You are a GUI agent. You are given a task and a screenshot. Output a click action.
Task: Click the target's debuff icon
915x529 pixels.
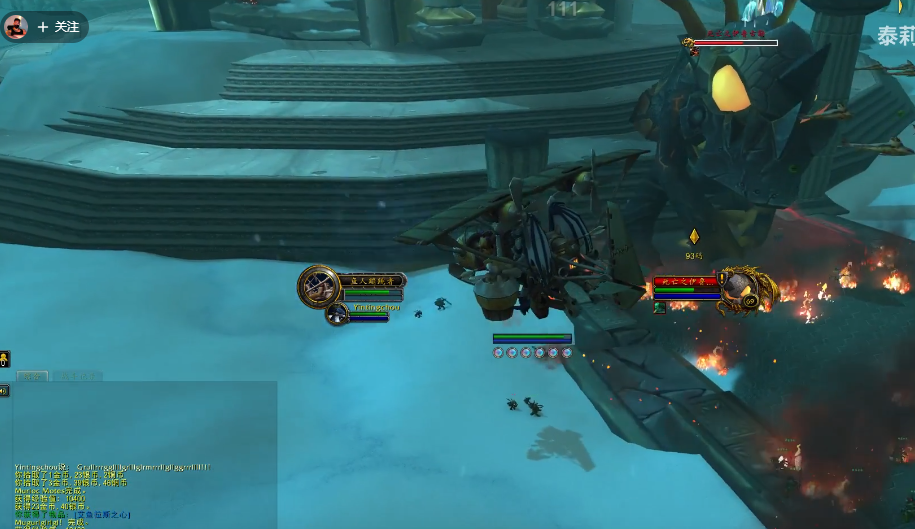660,308
